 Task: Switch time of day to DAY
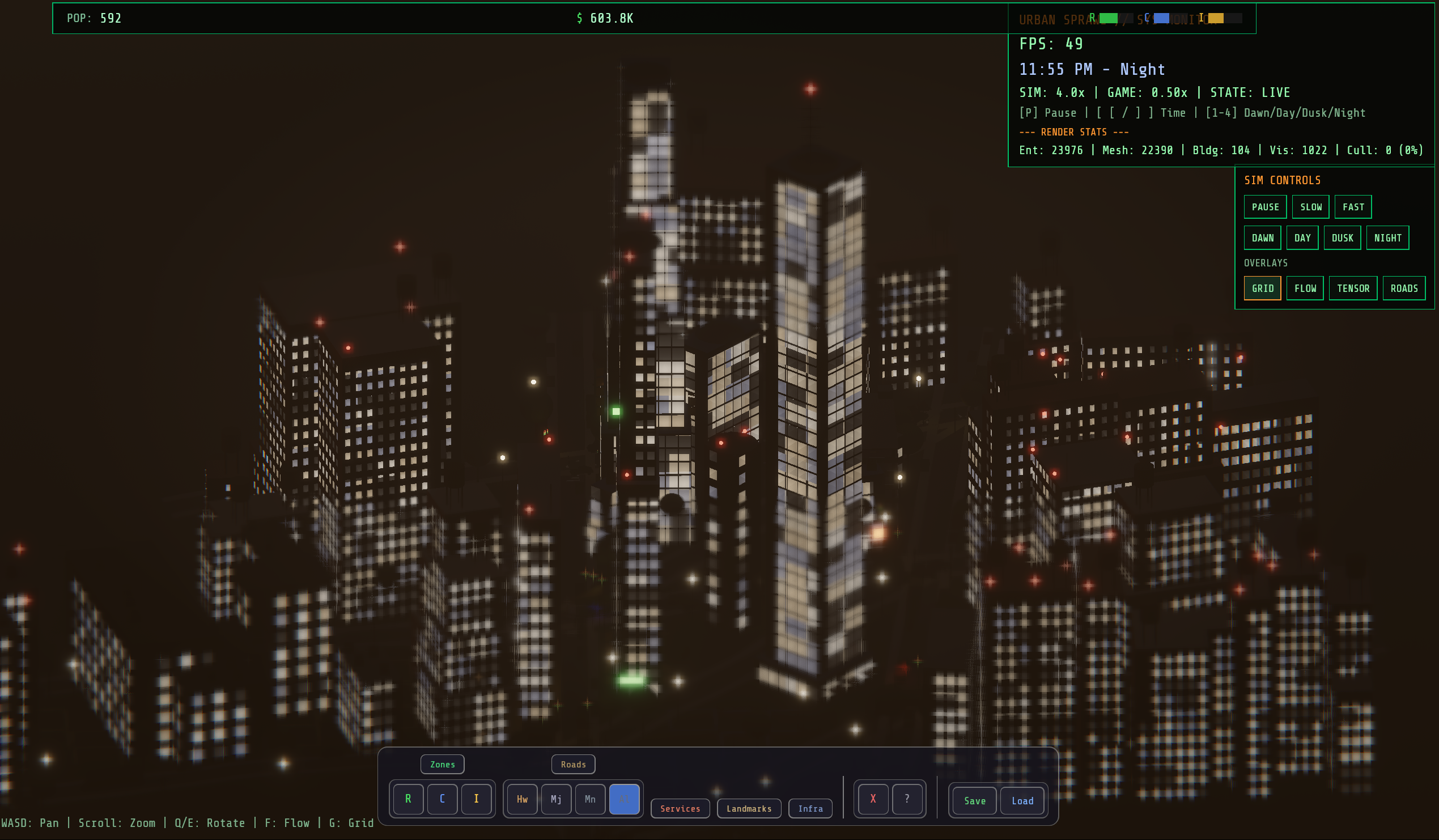coord(1302,237)
